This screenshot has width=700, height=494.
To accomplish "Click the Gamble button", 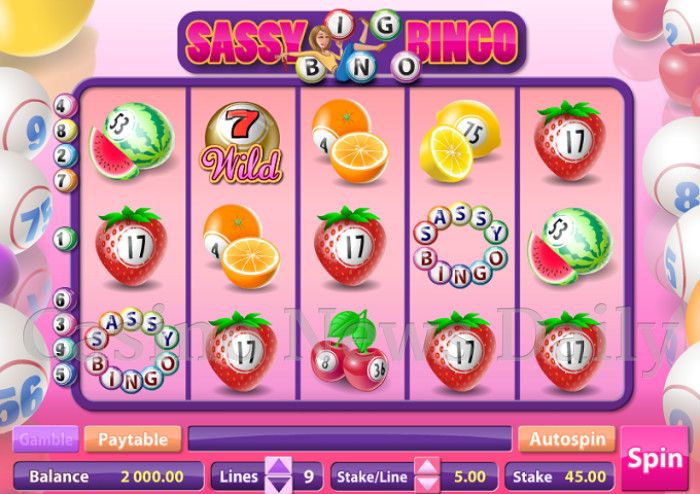I will (46, 439).
